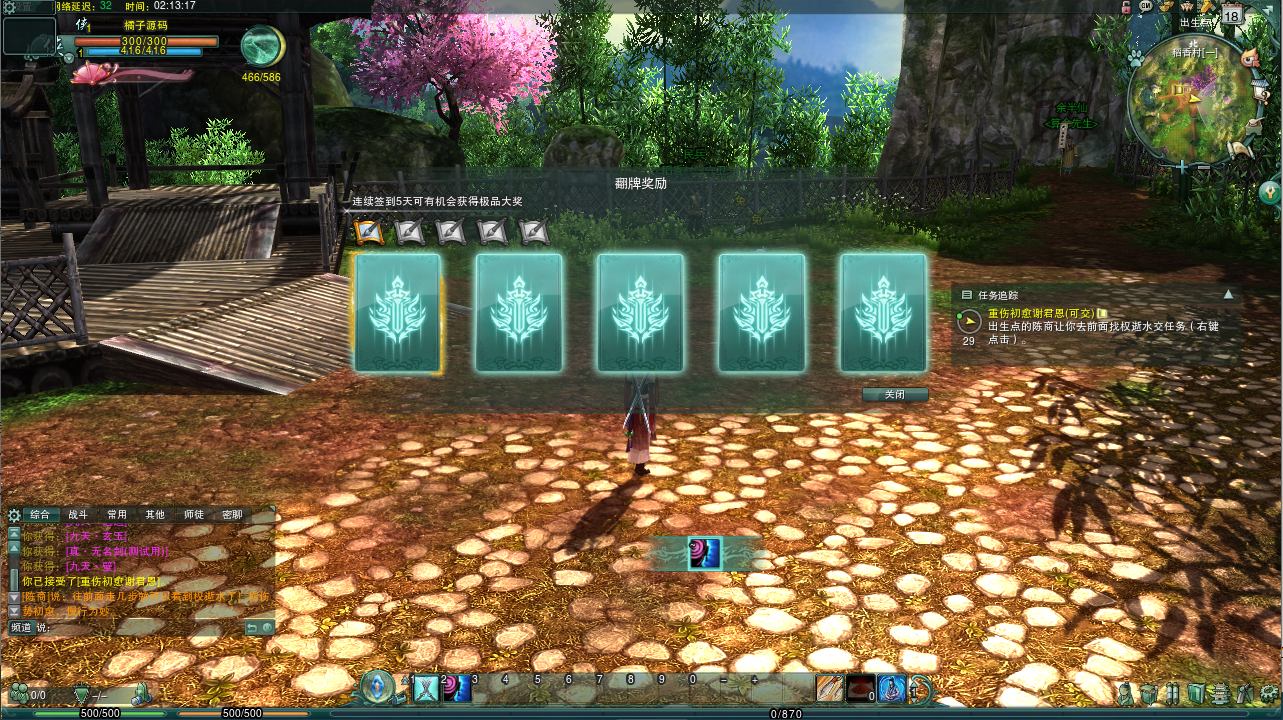Open chat settings gear icon
Image resolution: width=1283 pixels, height=720 pixels.
point(14,516)
